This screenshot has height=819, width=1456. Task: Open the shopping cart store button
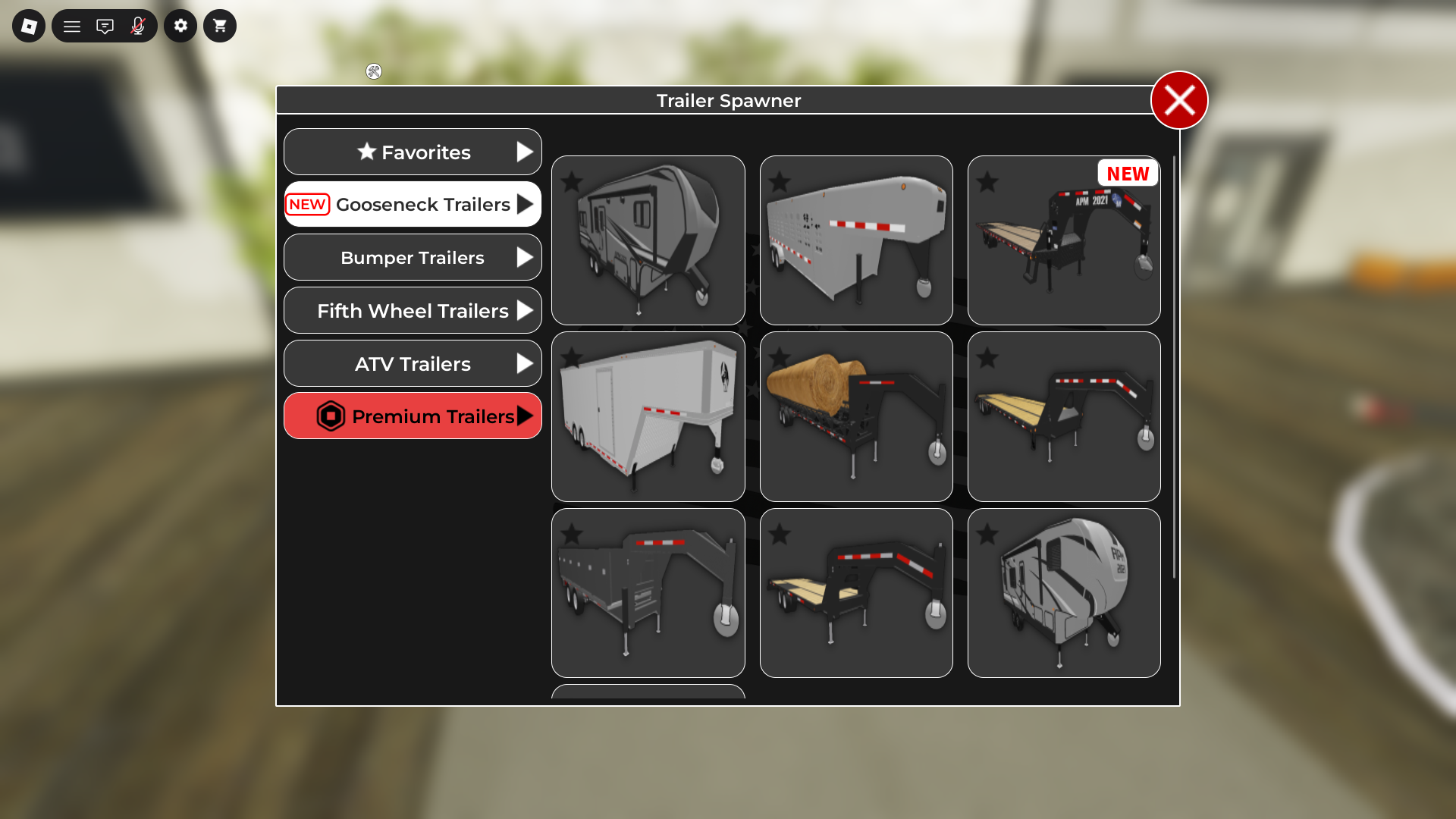[220, 26]
